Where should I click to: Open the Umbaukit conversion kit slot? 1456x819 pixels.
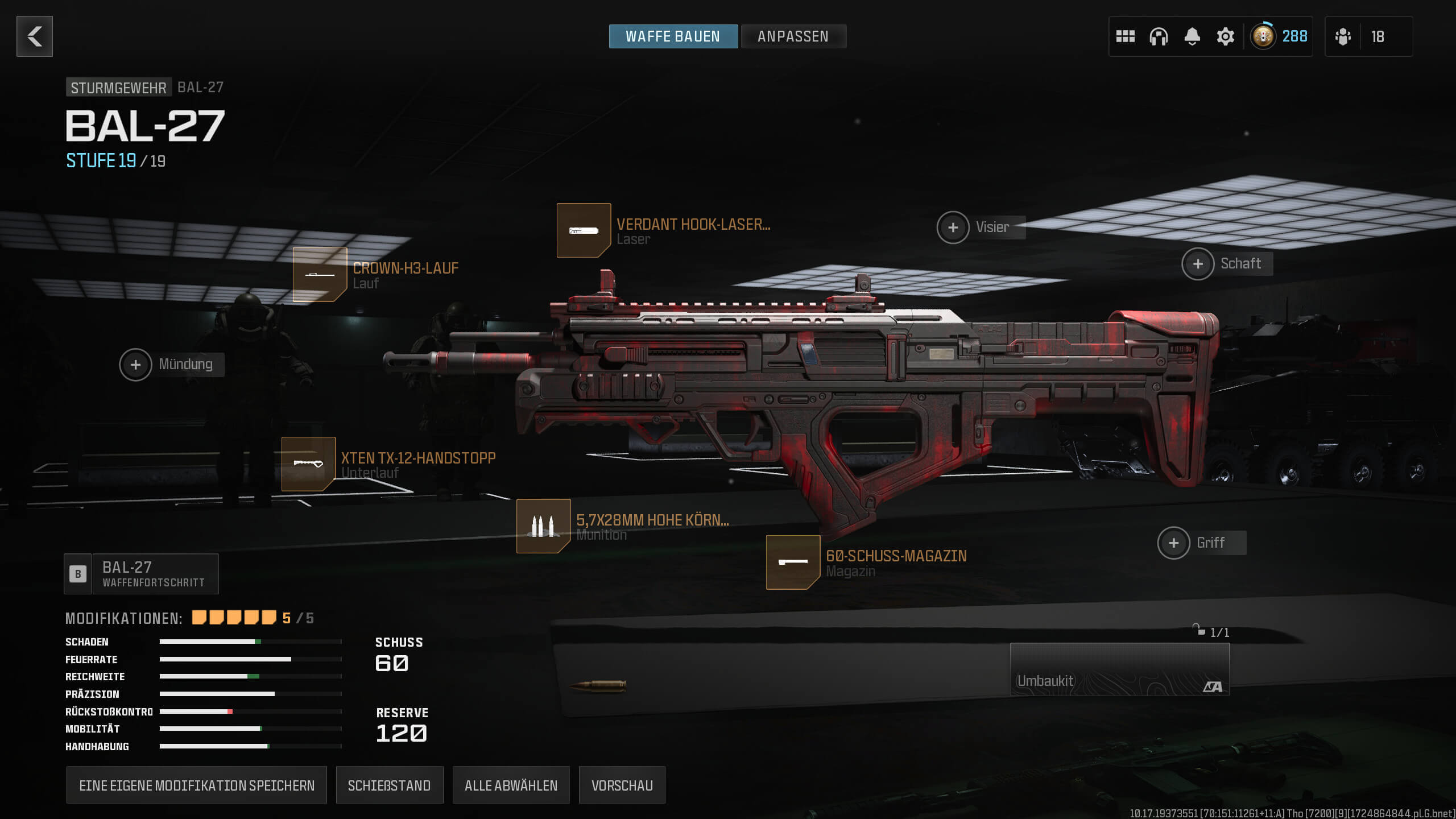1119,669
